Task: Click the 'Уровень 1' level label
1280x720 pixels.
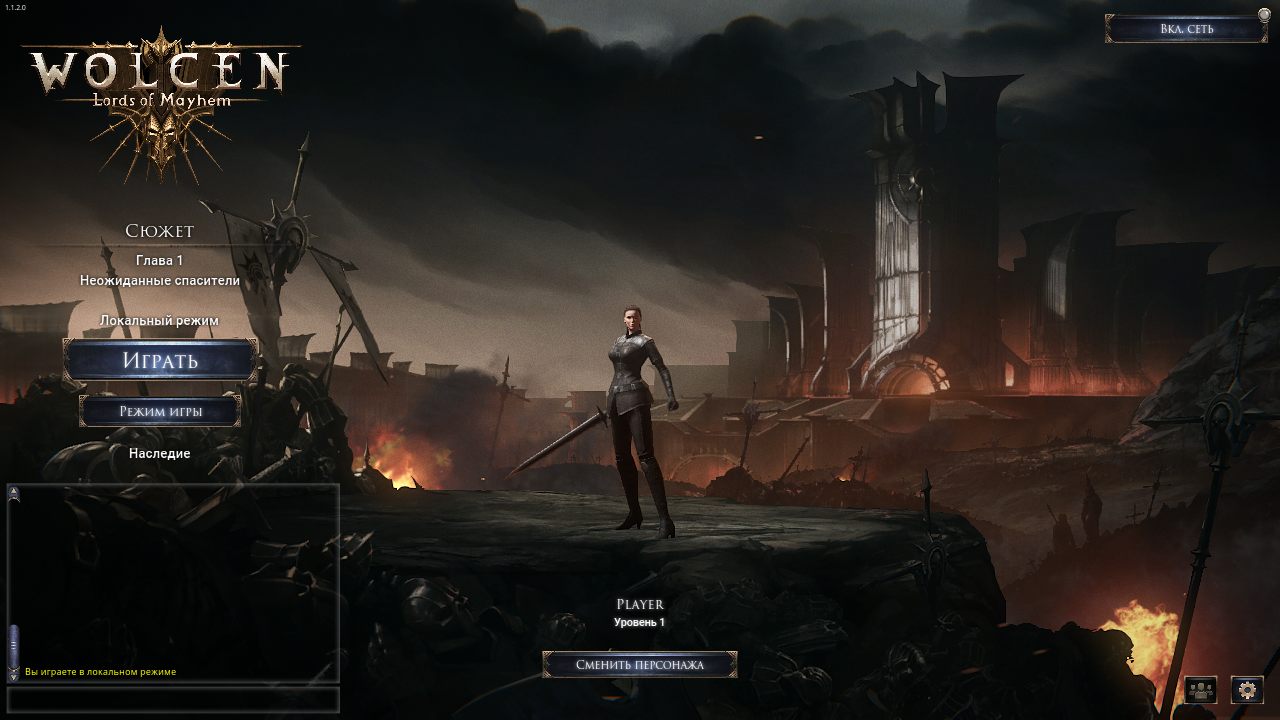Action: [639, 622]
